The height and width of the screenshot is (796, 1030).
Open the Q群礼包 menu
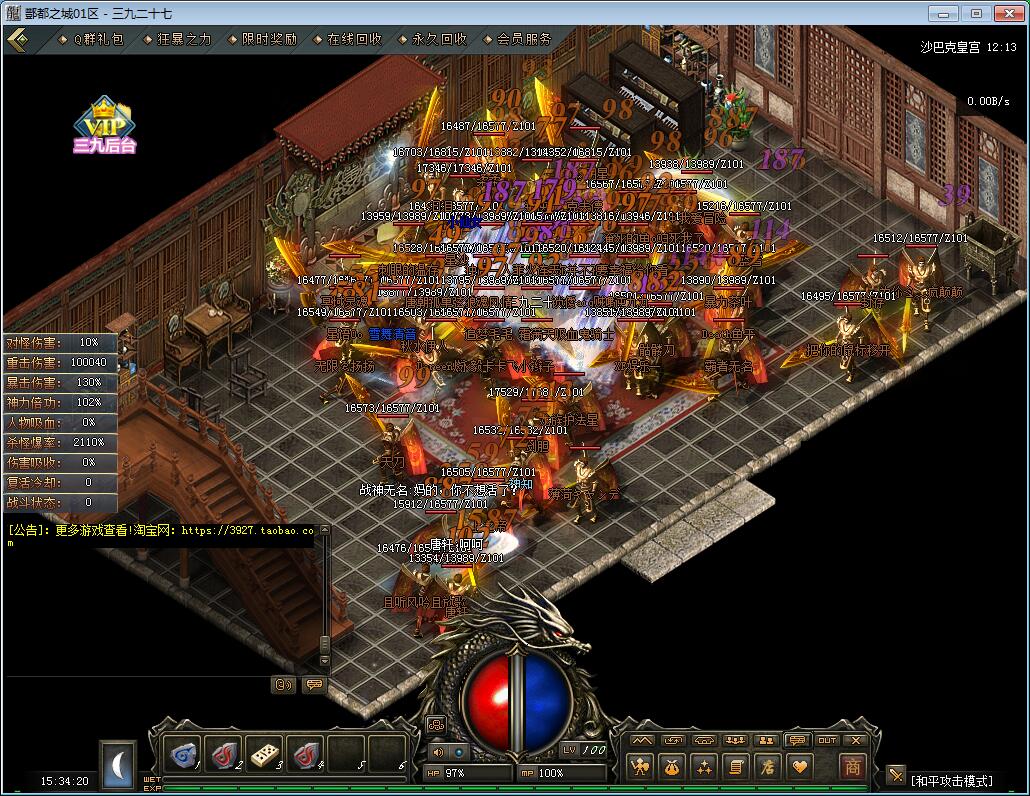point(97,39)
